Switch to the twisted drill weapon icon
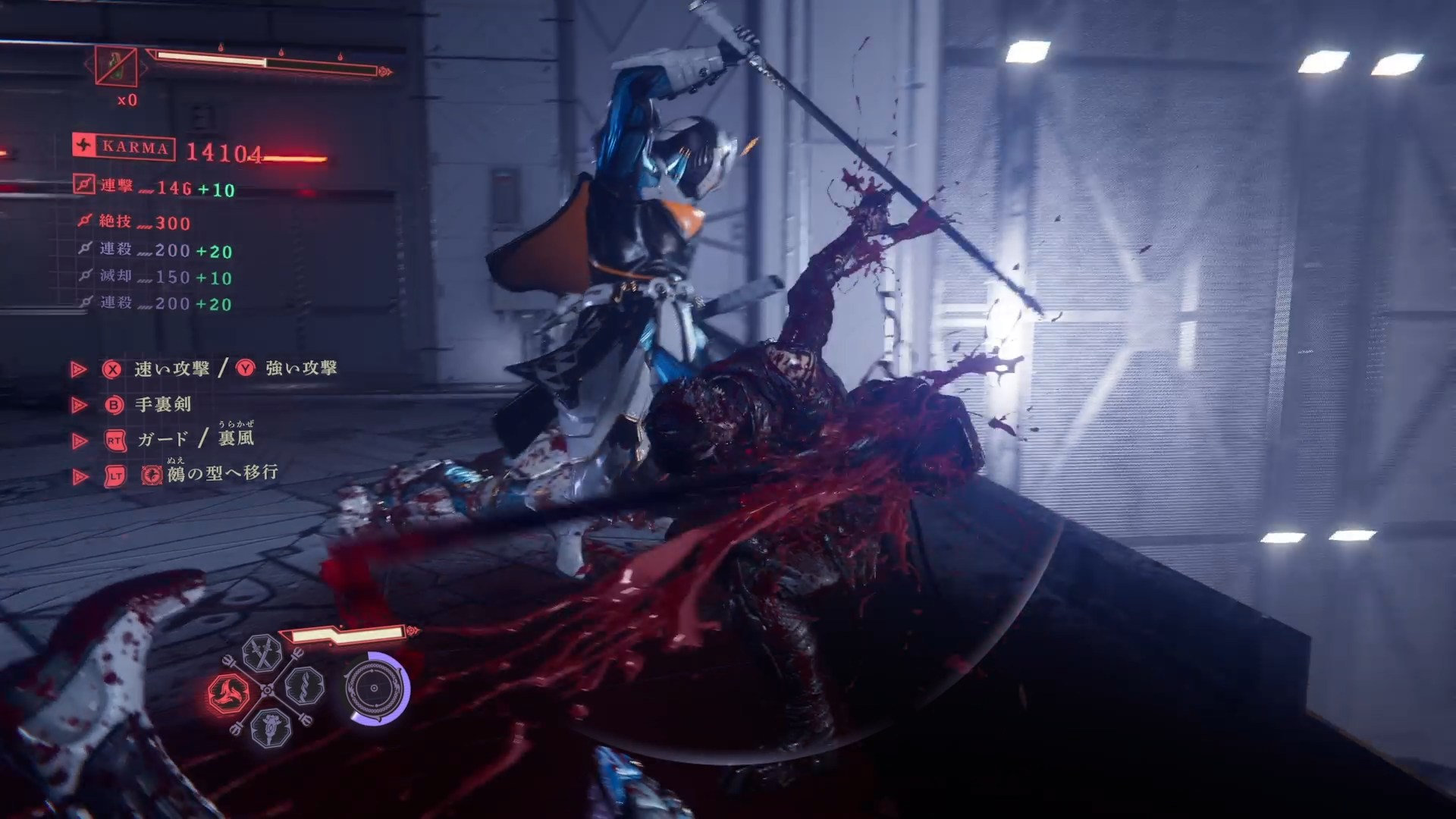The image size is (1456, 819). pyautogui.click(x=306, y=688)
